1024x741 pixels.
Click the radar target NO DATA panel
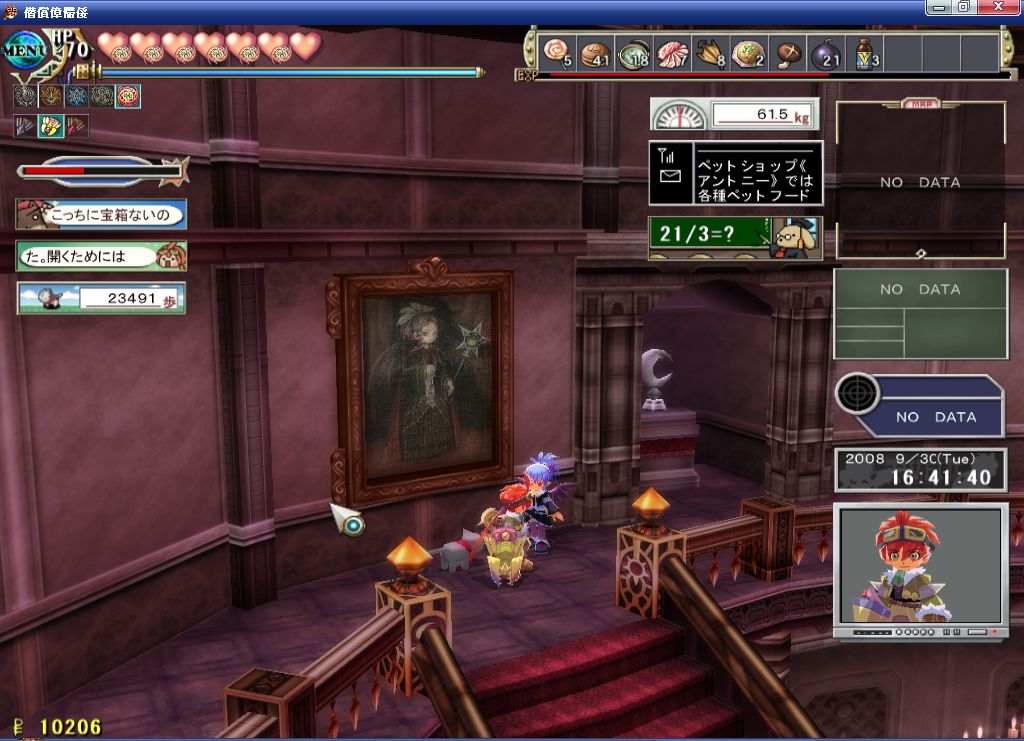point(920,407)
